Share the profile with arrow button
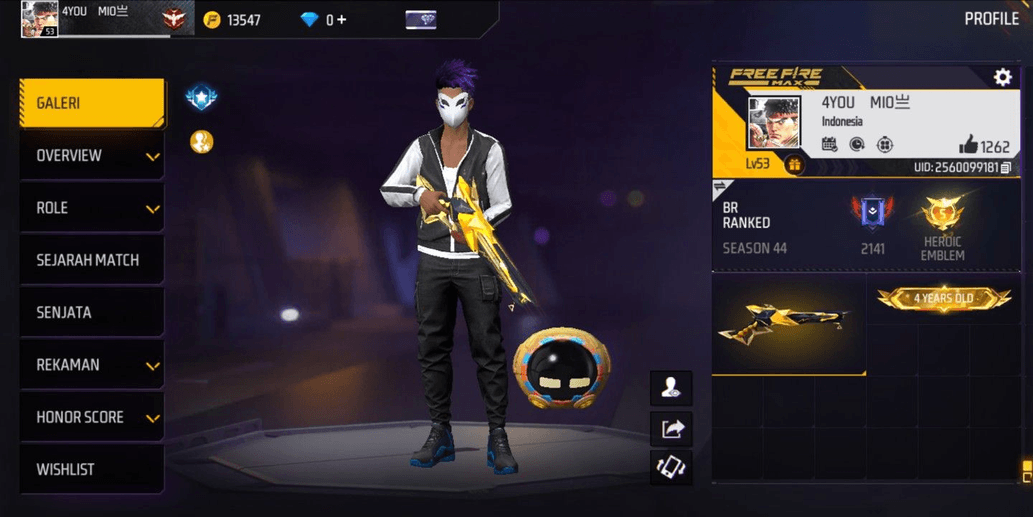The height and width of the screenshot is (517, 1033). point(671,429)
